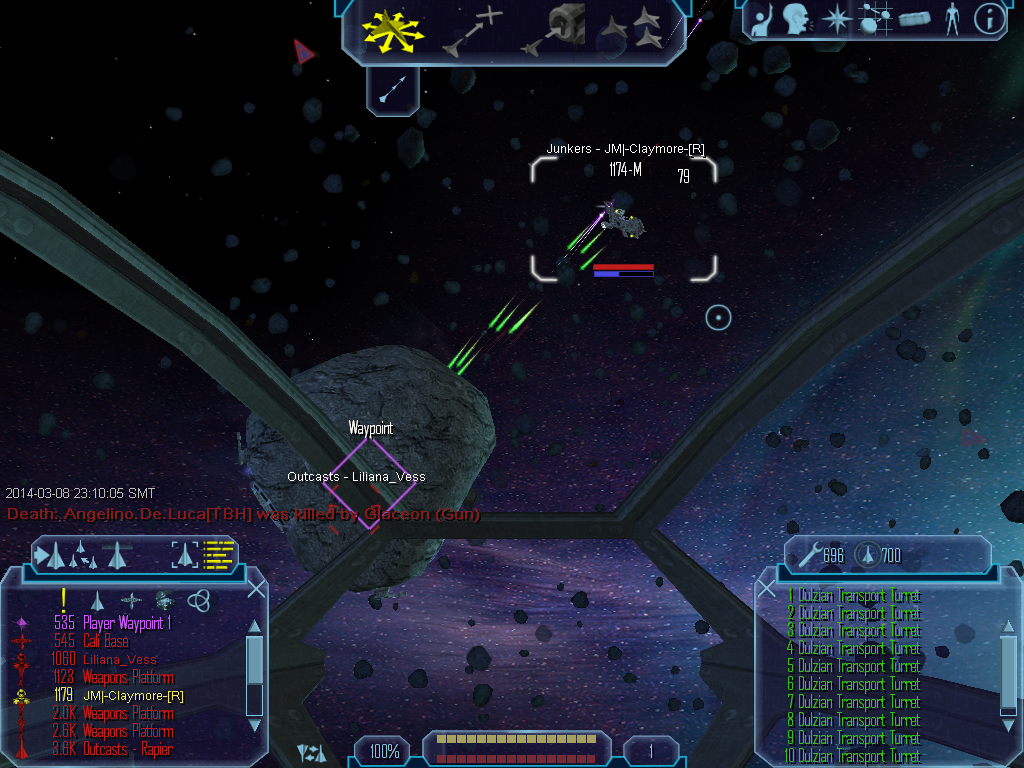Image resolution: width=1024 pixels, height=768 pixels.
Task: Use shield battery via the ship icon
Action: 866,554
